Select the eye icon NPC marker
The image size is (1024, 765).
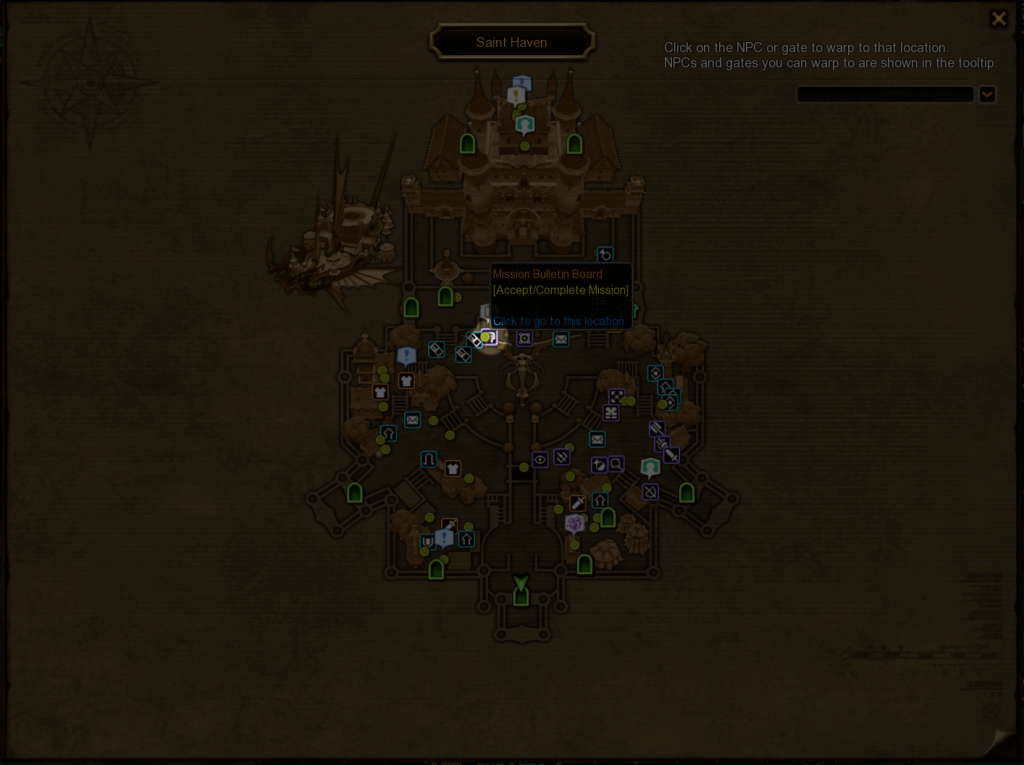pyautogui.click(x=540, y=459)
